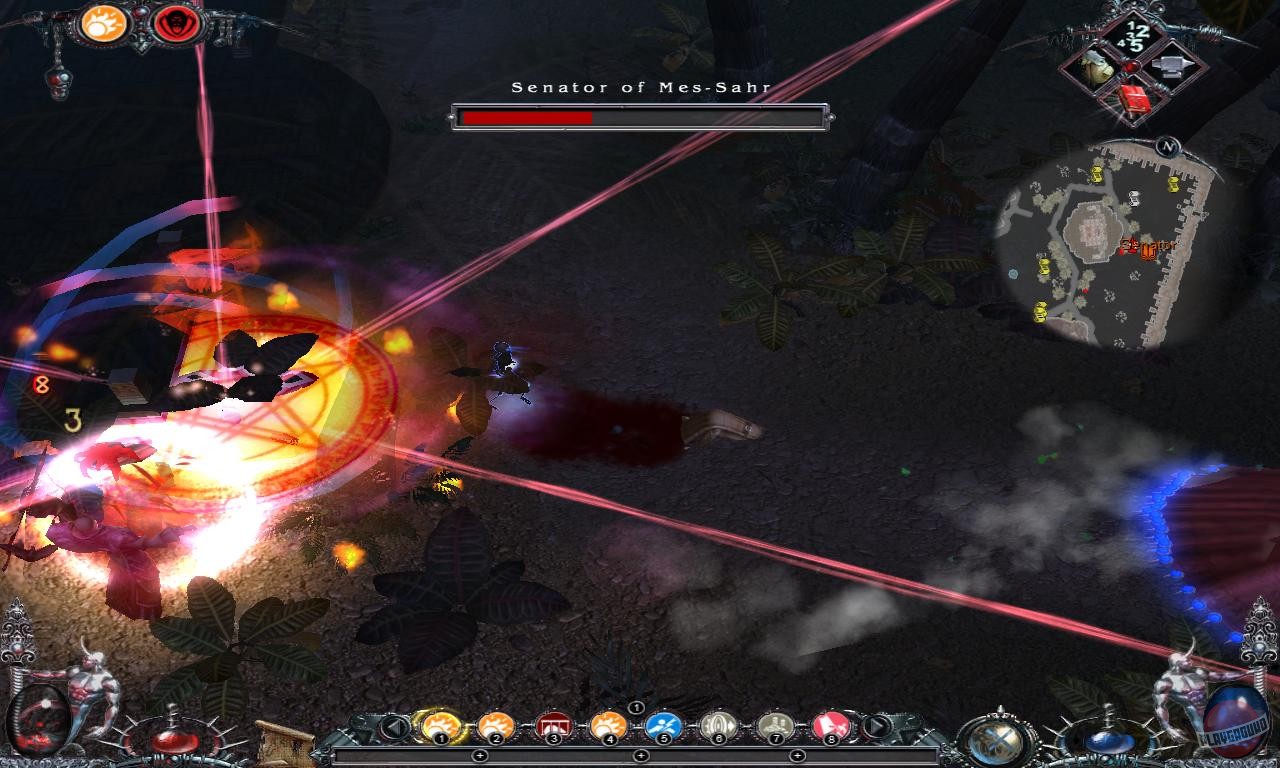Viewport: 1280px width, 768px height.
Task: Select the orange spell in slot 2
Action: point(495,725)
